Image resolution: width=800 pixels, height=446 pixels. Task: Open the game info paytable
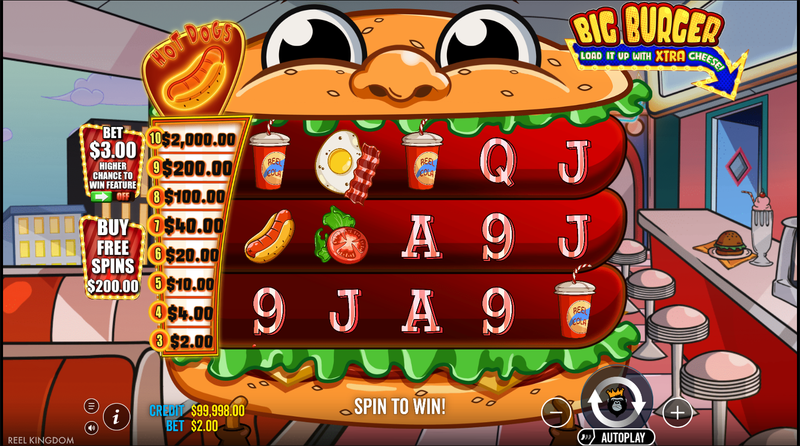coord(116,415)
